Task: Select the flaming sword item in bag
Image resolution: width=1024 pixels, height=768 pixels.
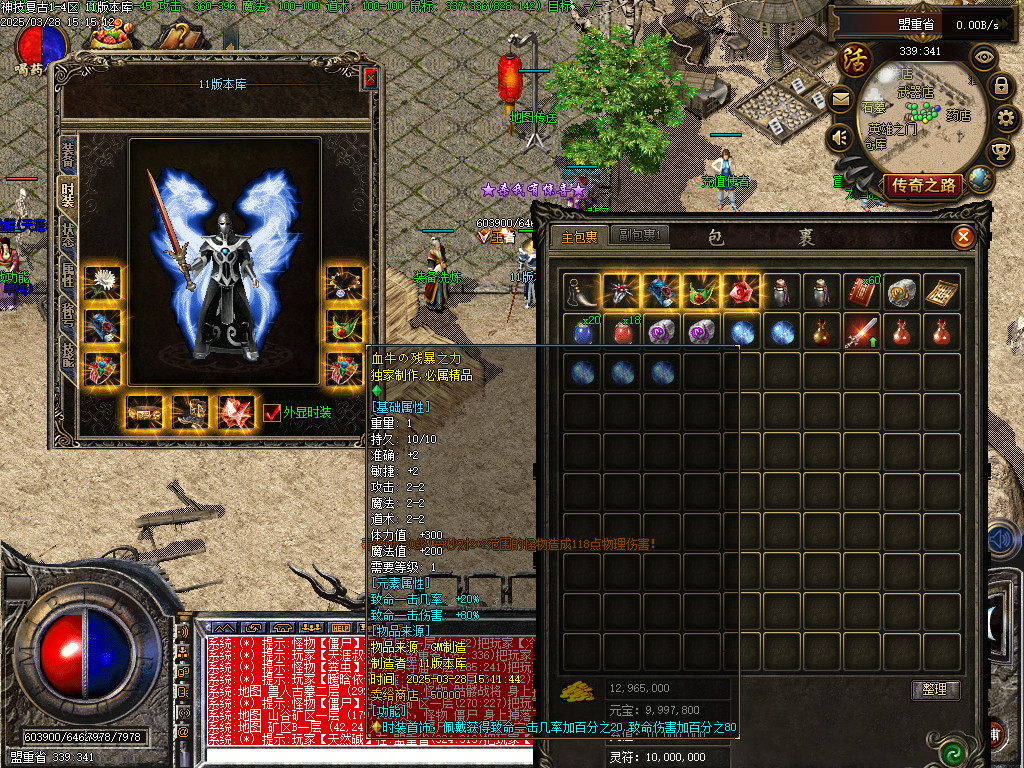Action: click(862, 331)
